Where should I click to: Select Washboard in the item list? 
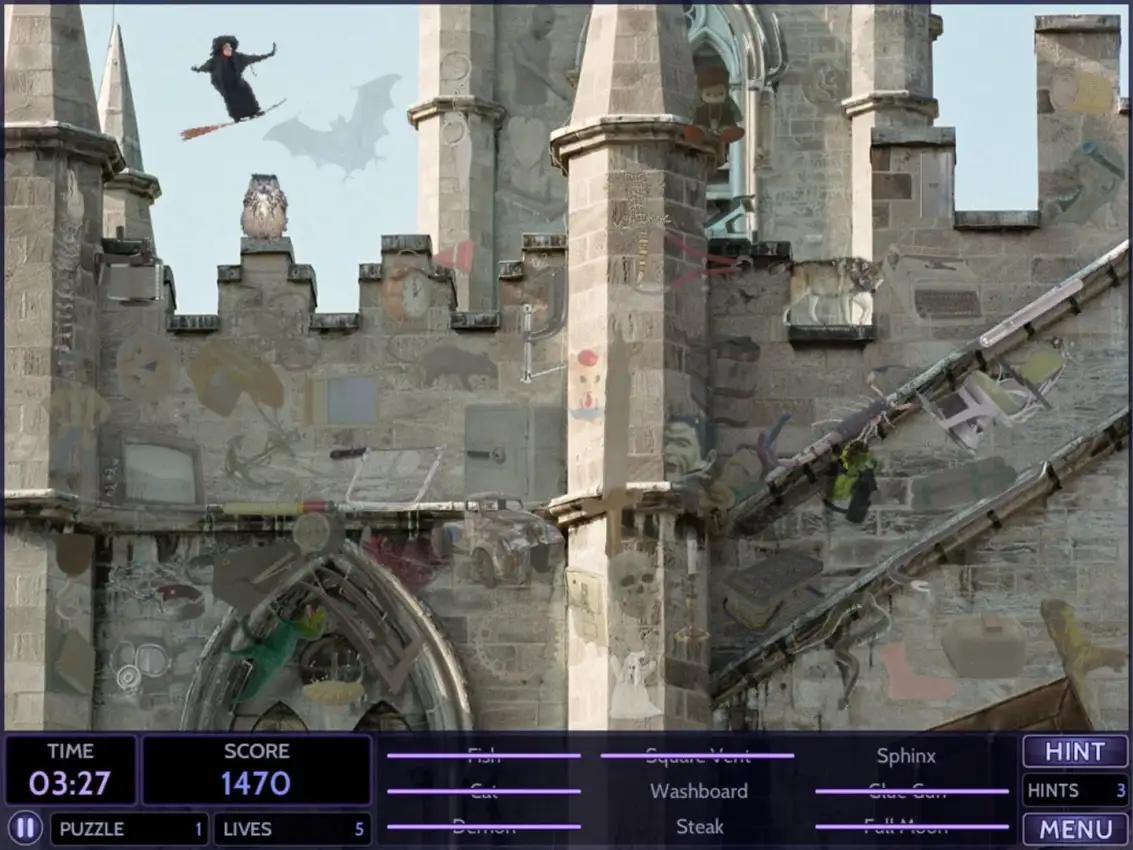pyautogui.click(x=699, y=791)
